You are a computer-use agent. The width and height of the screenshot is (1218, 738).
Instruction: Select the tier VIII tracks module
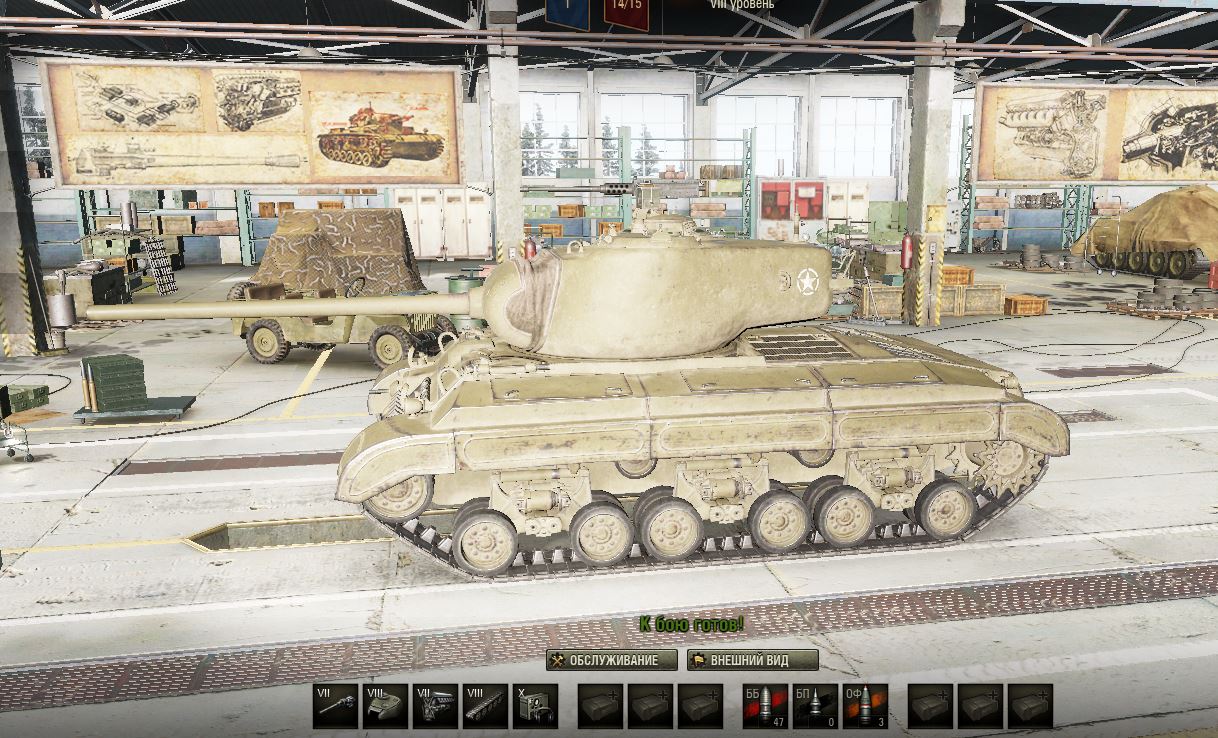click(x=485, y=706)
